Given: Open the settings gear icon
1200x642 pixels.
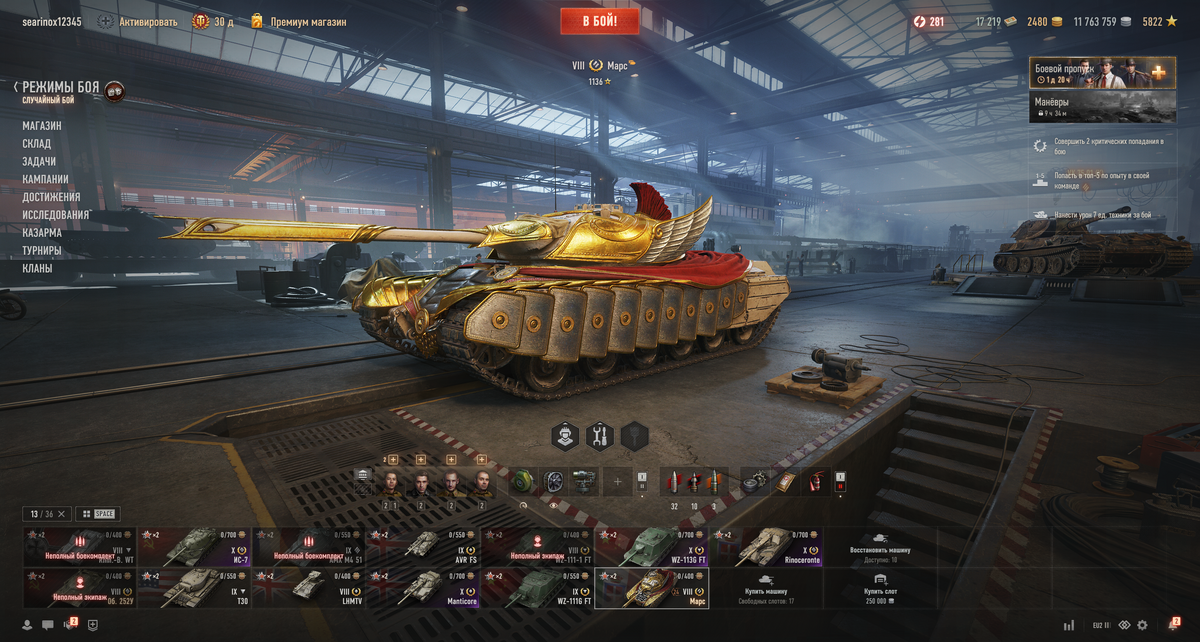Looking at the screenshot, I should [x=1142, y=625].
